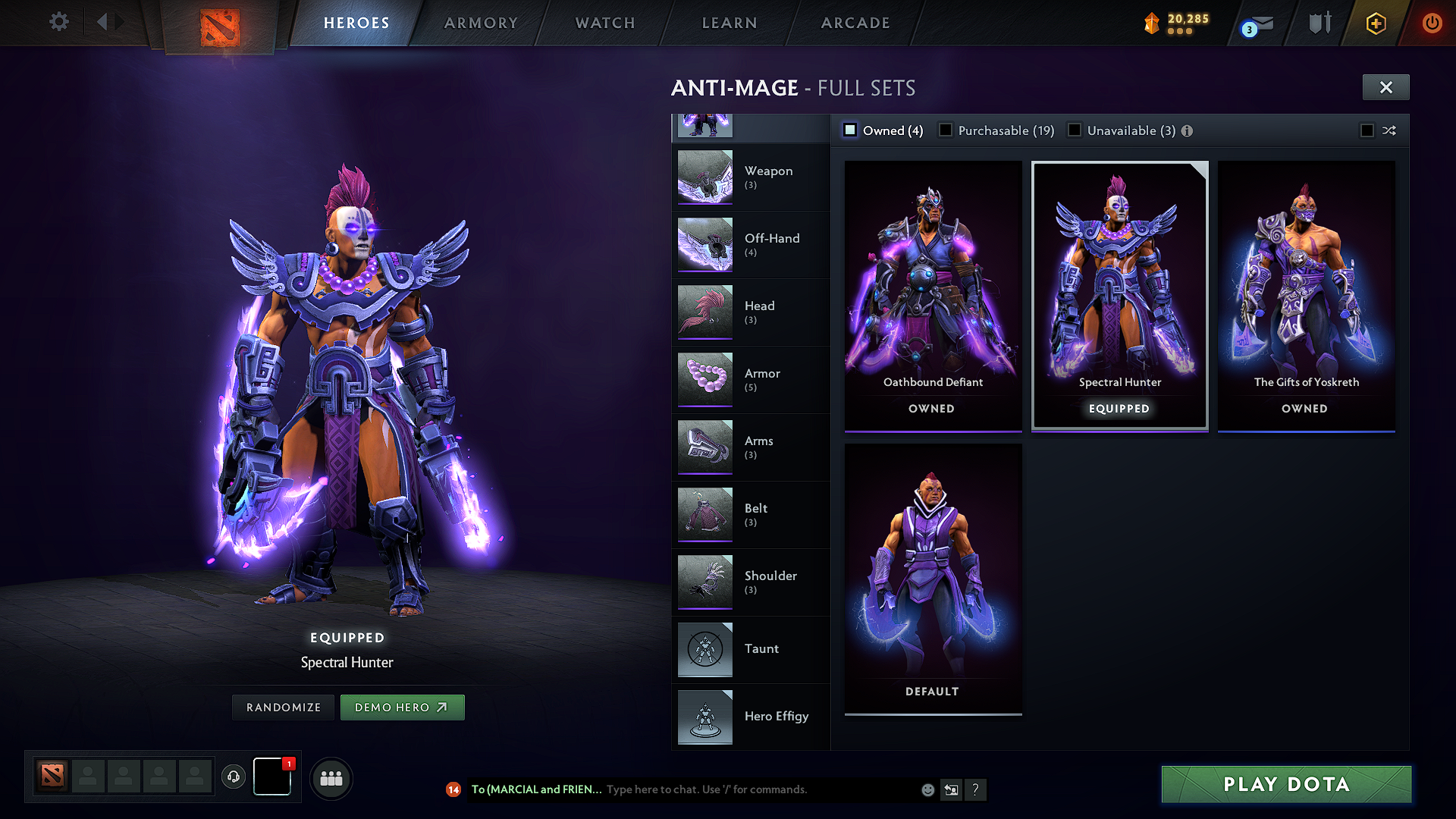This screenshot has height=819, width=1456.
Task: Toggle voice chat headset icon
Action: pos(234,777)
